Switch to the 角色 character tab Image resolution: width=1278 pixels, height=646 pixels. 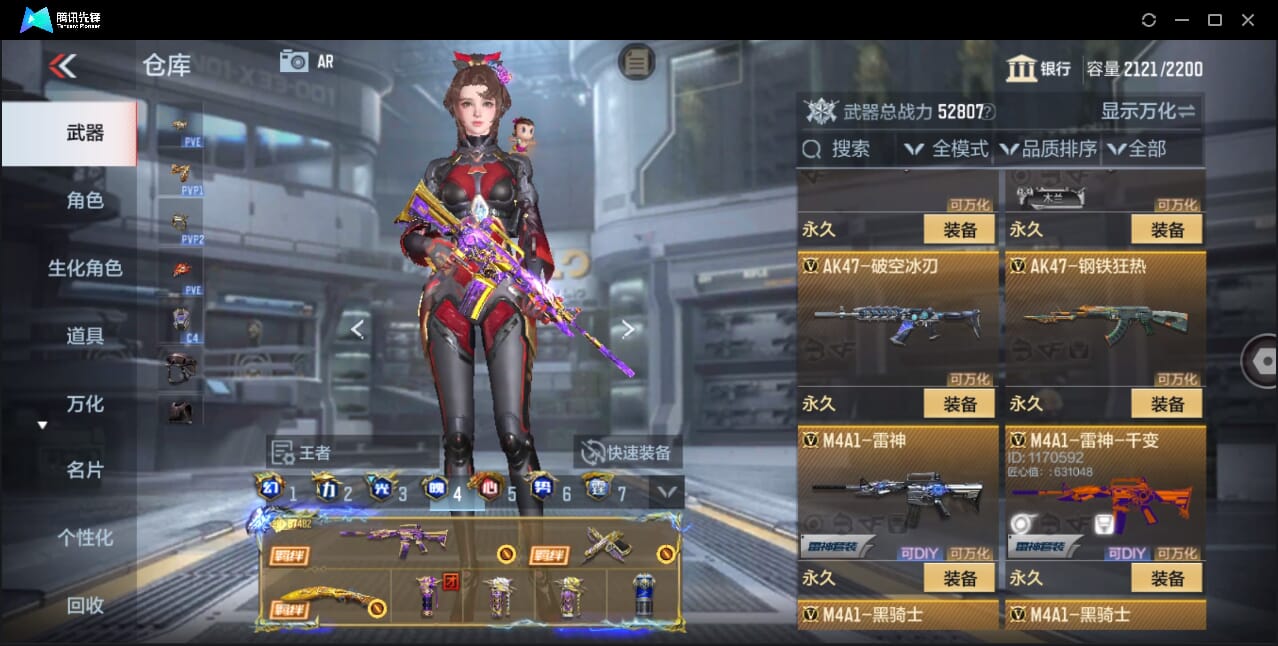click(84, 200)
